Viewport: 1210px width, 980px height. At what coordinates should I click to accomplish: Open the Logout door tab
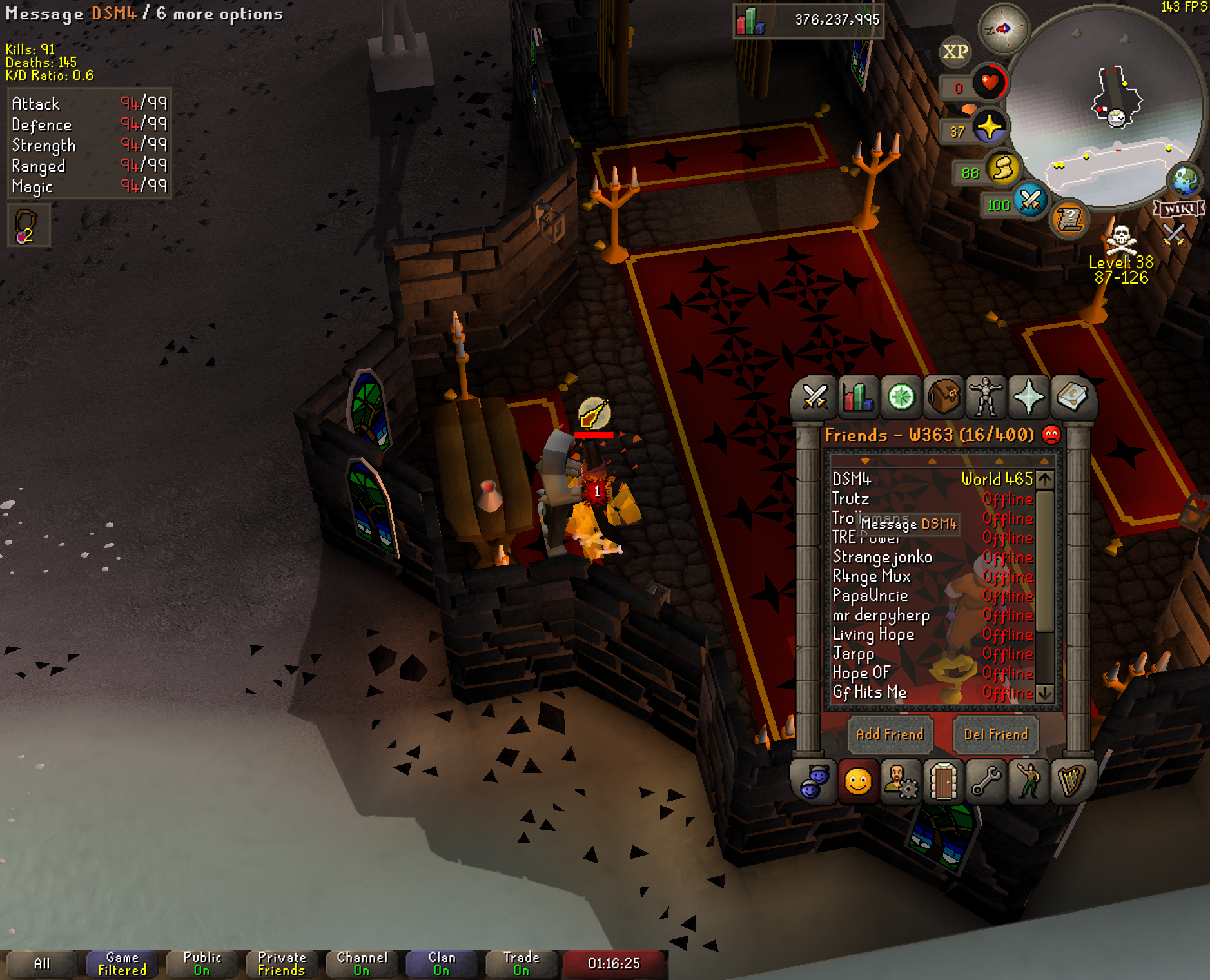943,782
